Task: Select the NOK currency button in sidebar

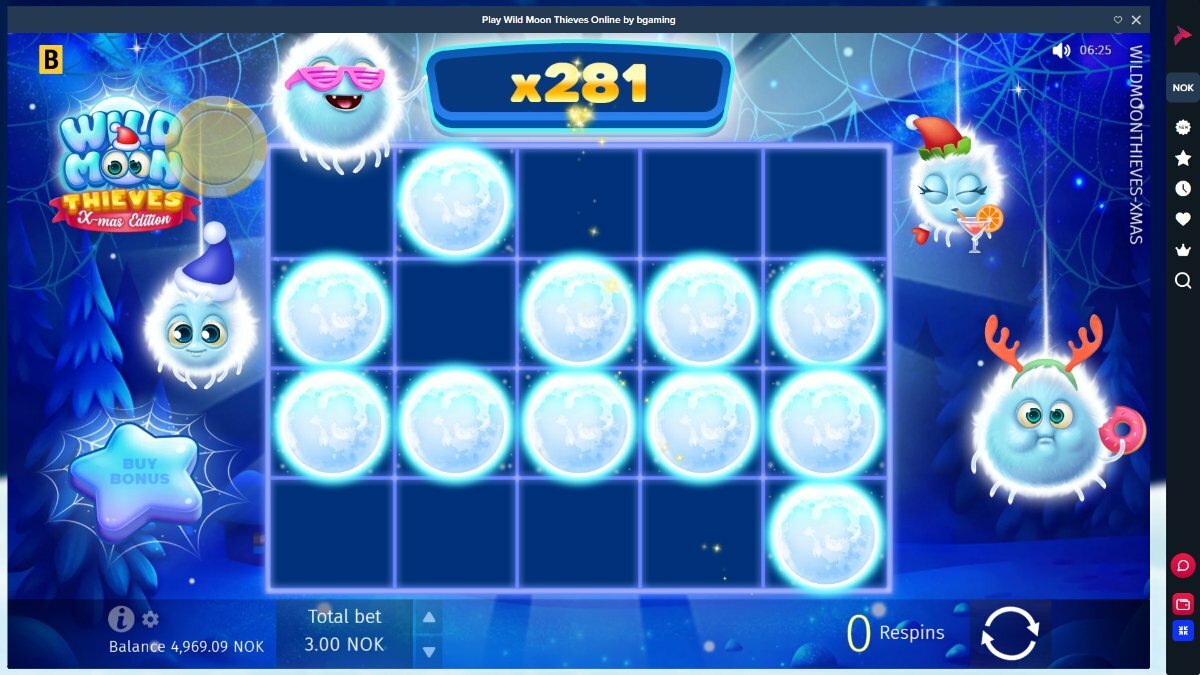Action: click(x=1183, y=88)
